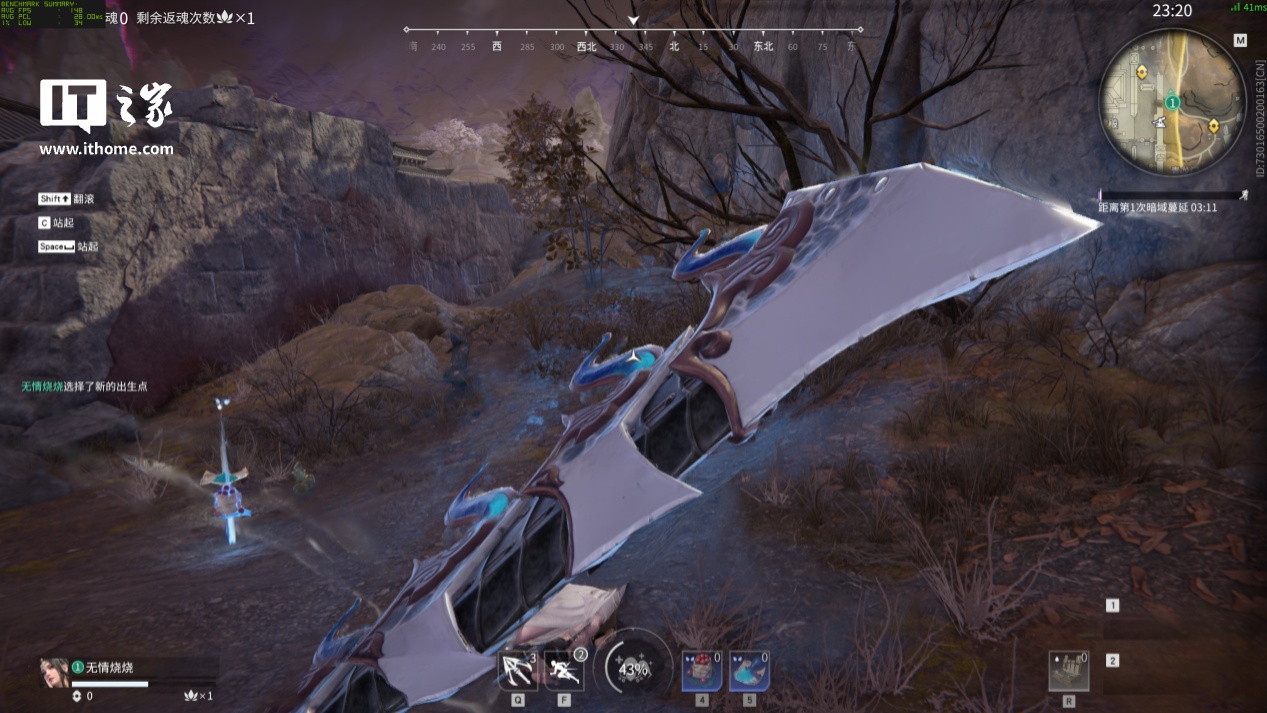Select the cannon marker on the minimap
This screenshot has height=713, width=1267.
[1160, 121]
